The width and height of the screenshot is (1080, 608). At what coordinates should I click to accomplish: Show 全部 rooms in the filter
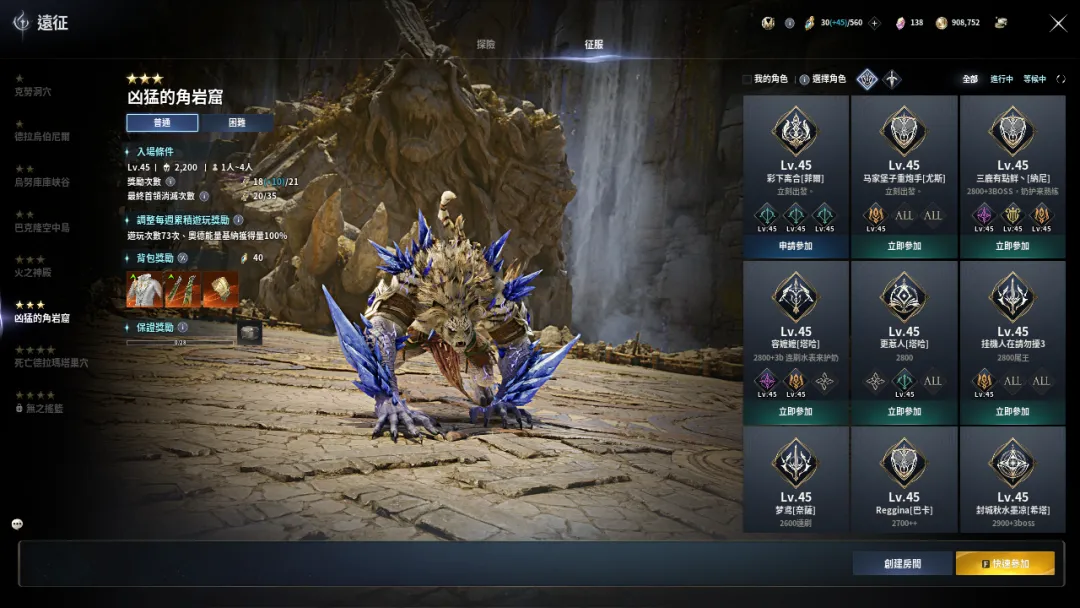[x=970, y=79]
